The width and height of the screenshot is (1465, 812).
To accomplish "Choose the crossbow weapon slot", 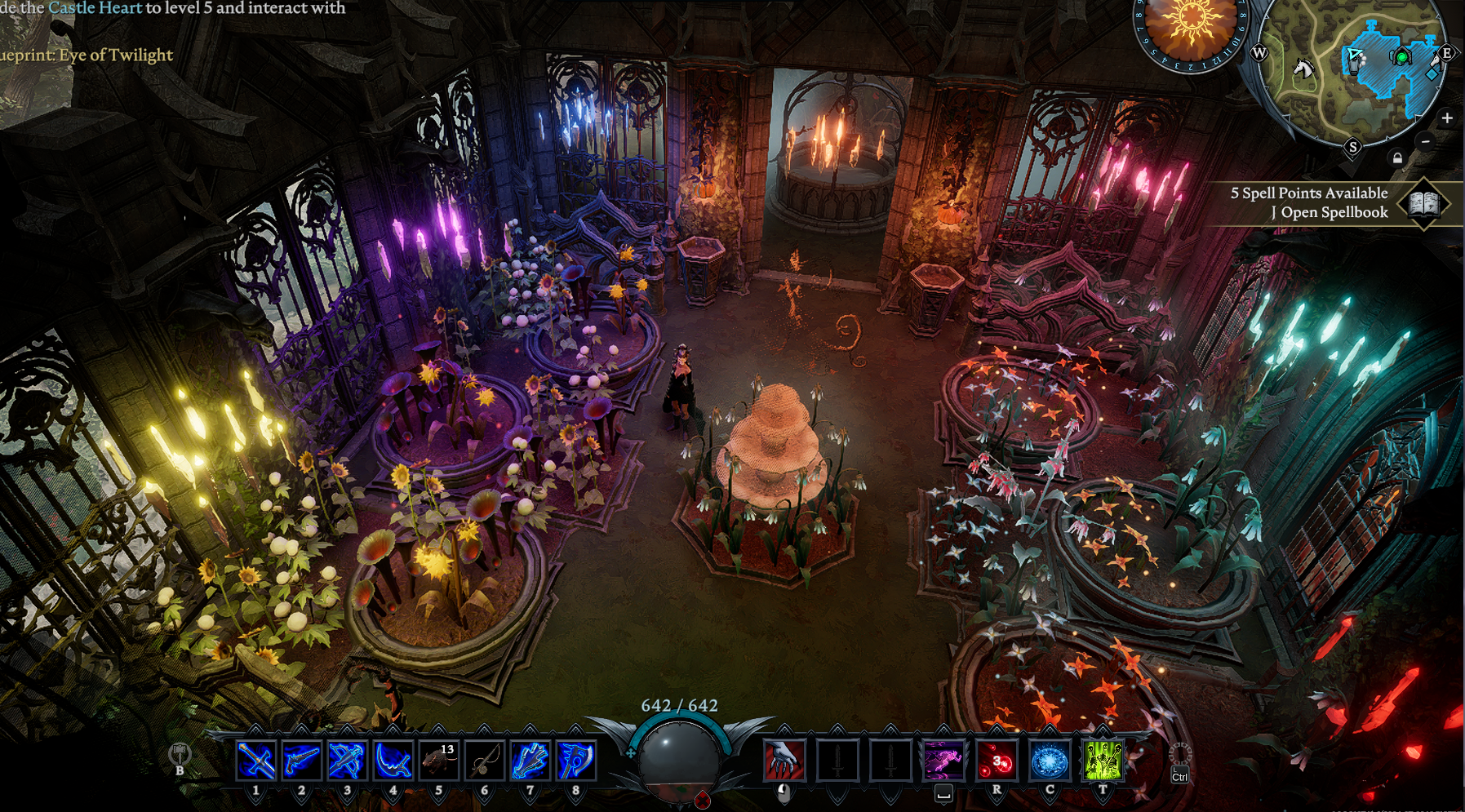I will click(x=347, y=761).
